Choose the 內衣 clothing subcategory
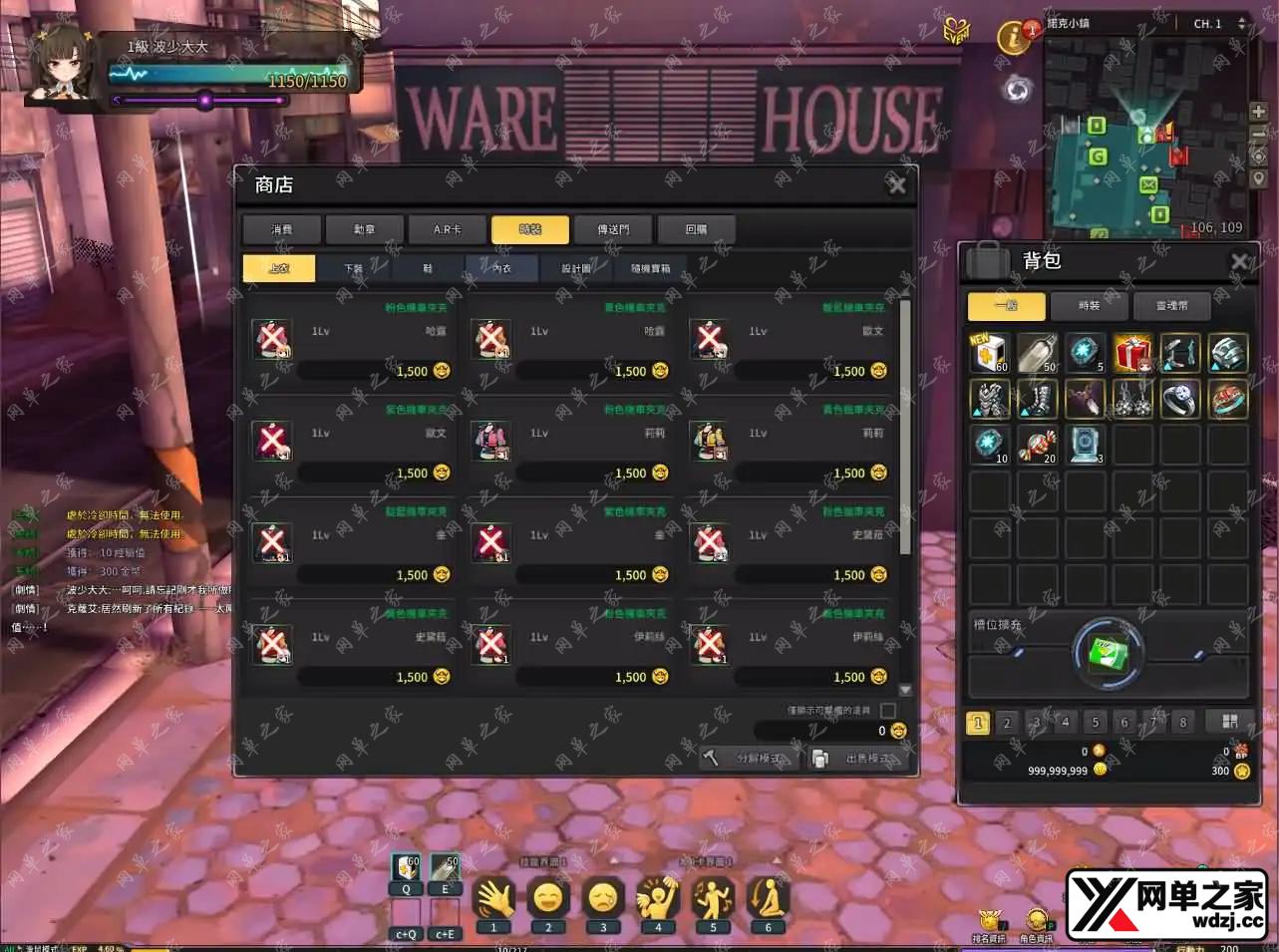 click(x=501, y=268)
